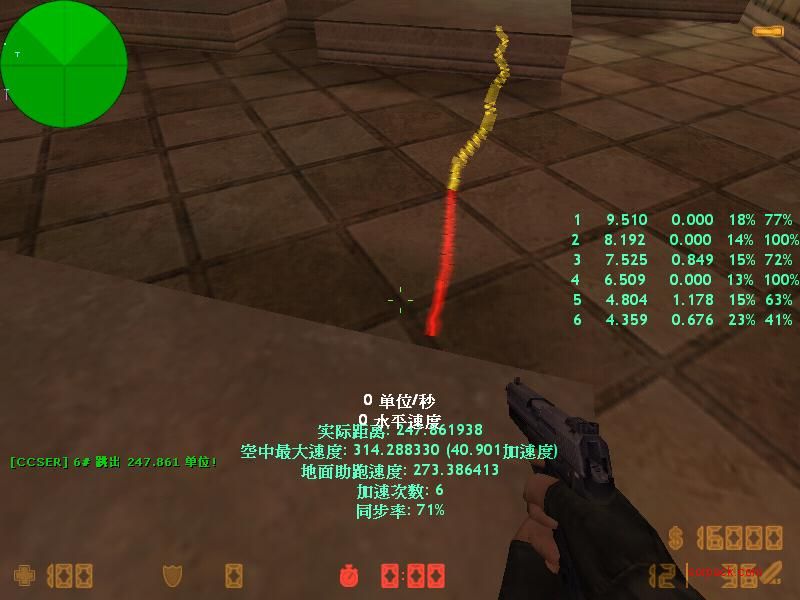
Task: Select the orange bullet icon
Action: (x=767, y=32)
